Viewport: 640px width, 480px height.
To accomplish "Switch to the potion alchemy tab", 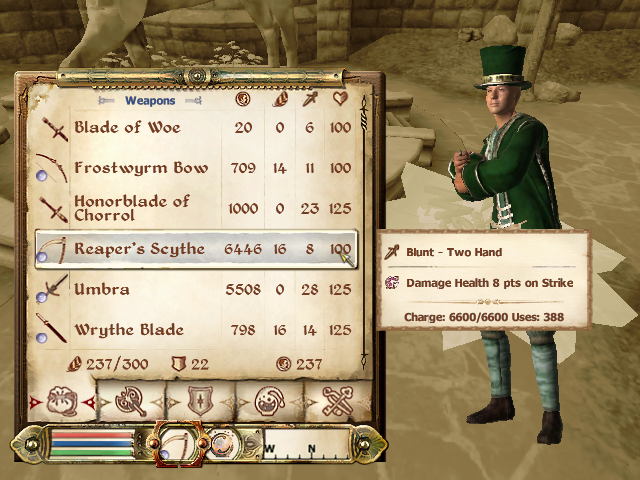I will (x=270, y=401).
